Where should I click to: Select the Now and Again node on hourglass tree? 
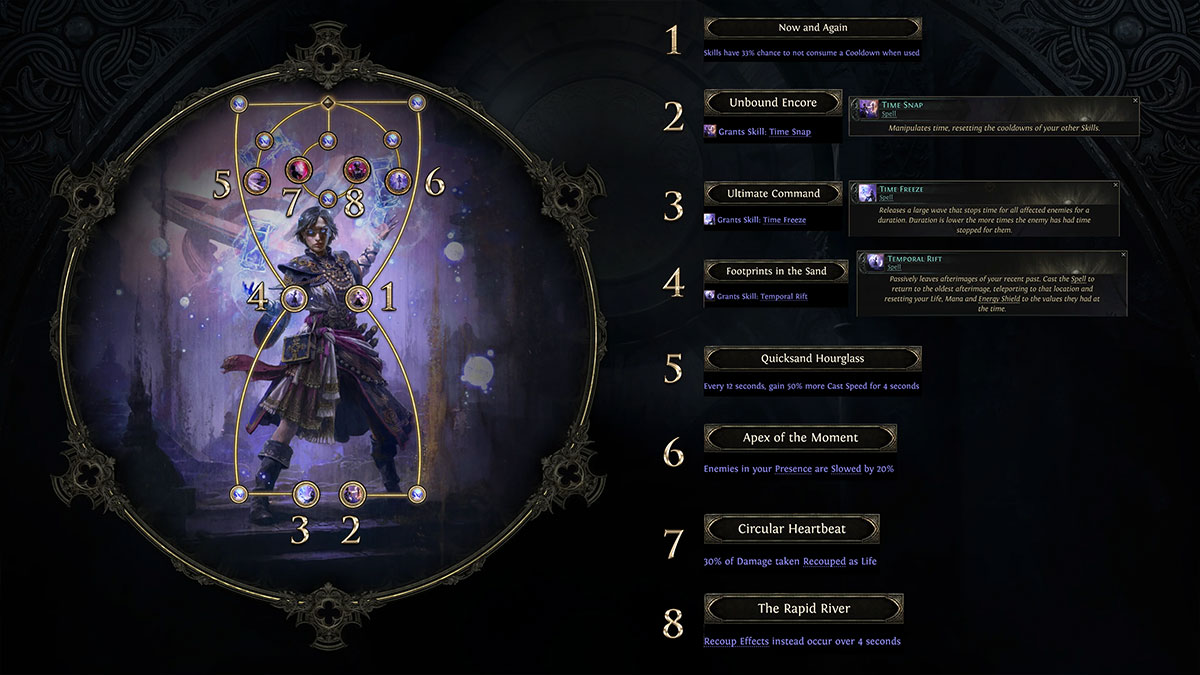click(358, 297)
